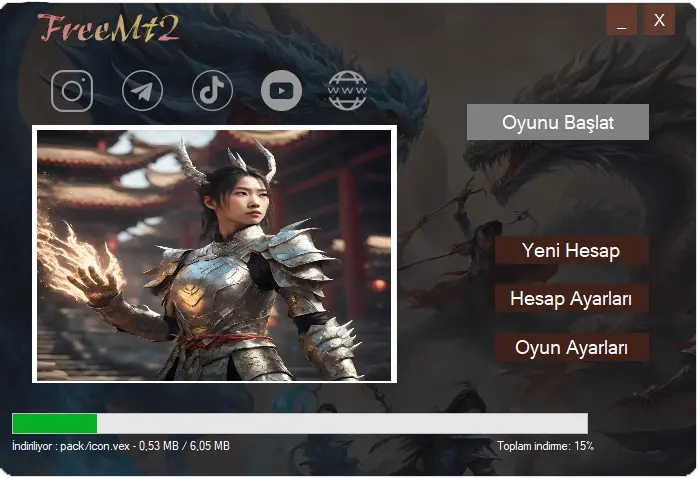Image resolution: width=699 pixels, height=479 pixels.
Task: Minimize the launcher window
Action: [x=621, y=20]
